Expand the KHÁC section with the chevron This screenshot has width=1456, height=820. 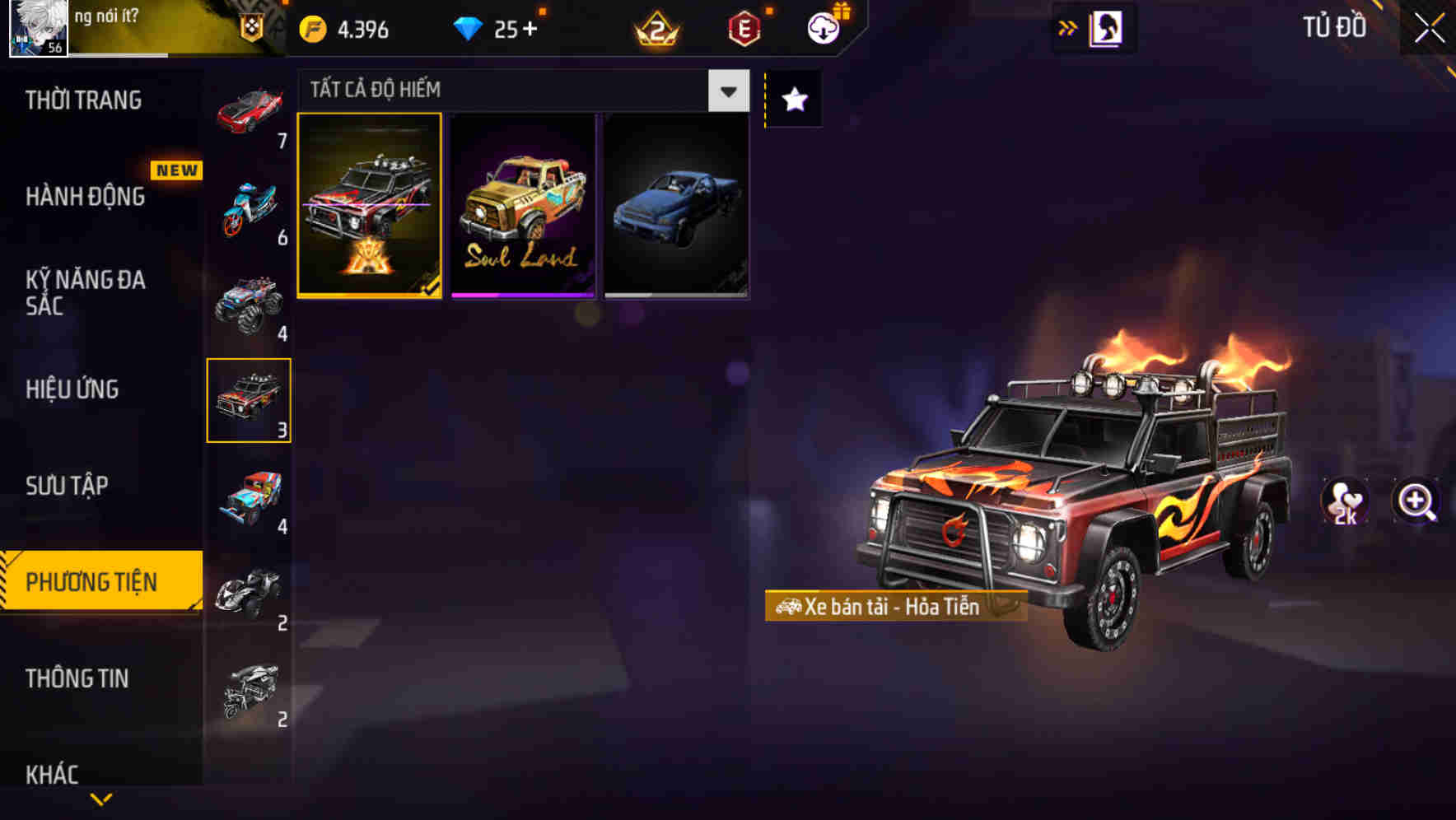(x=102, y=797)
